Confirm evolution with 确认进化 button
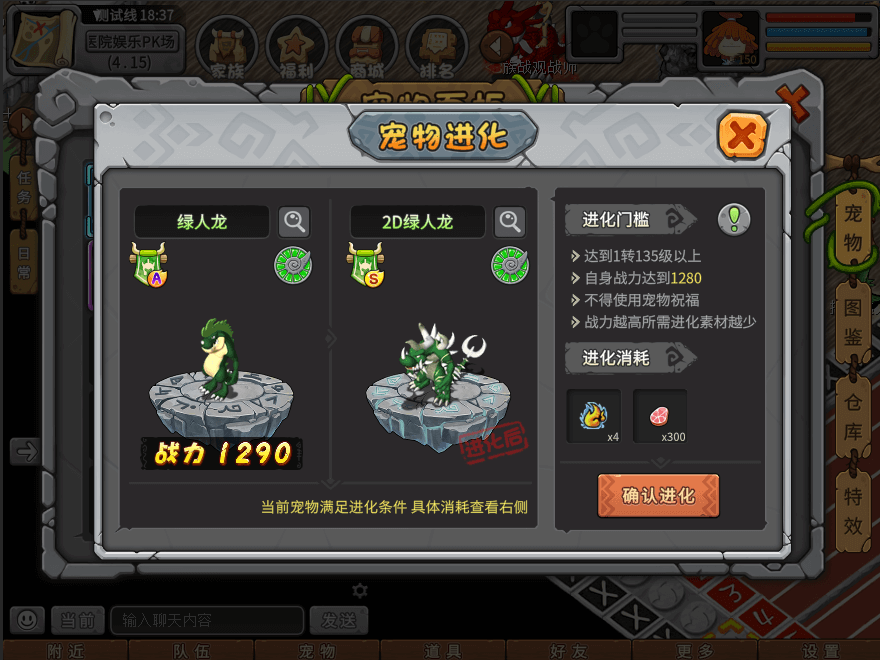Image resolution: width=880 pixels, height=660 pixels. tap(658, 495)
